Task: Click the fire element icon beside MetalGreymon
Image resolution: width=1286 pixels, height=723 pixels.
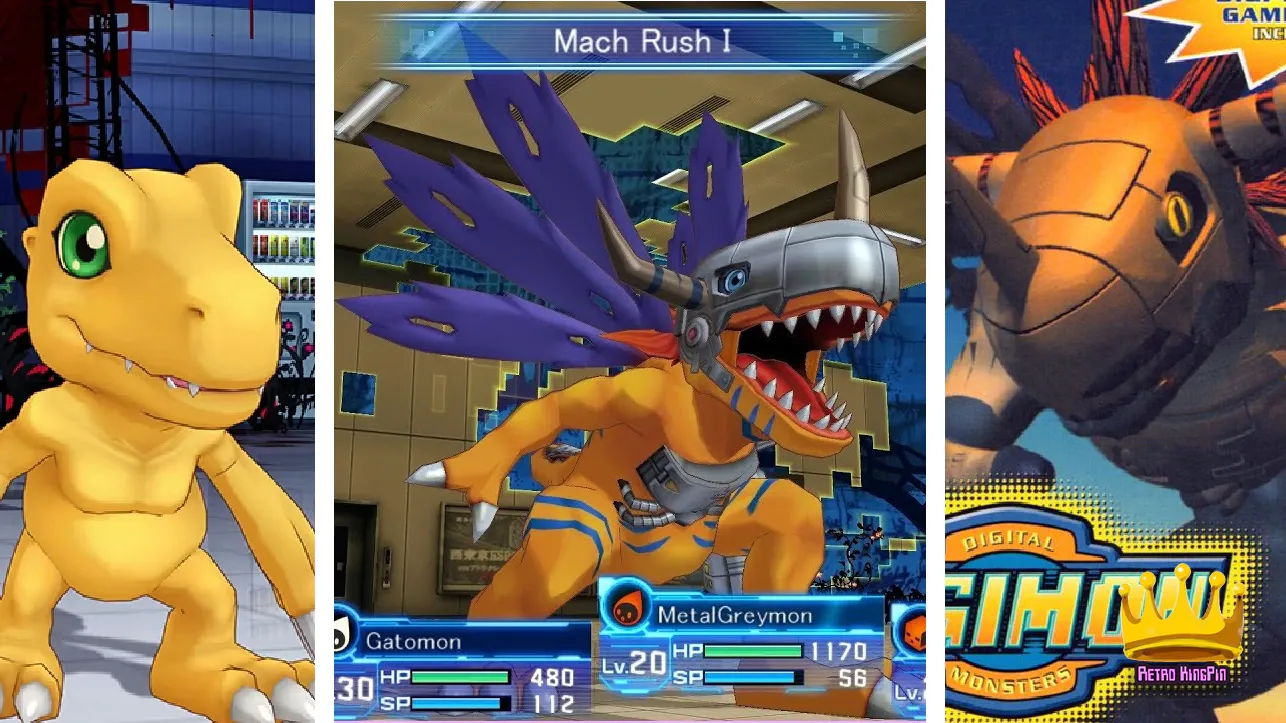Action: 626,607
